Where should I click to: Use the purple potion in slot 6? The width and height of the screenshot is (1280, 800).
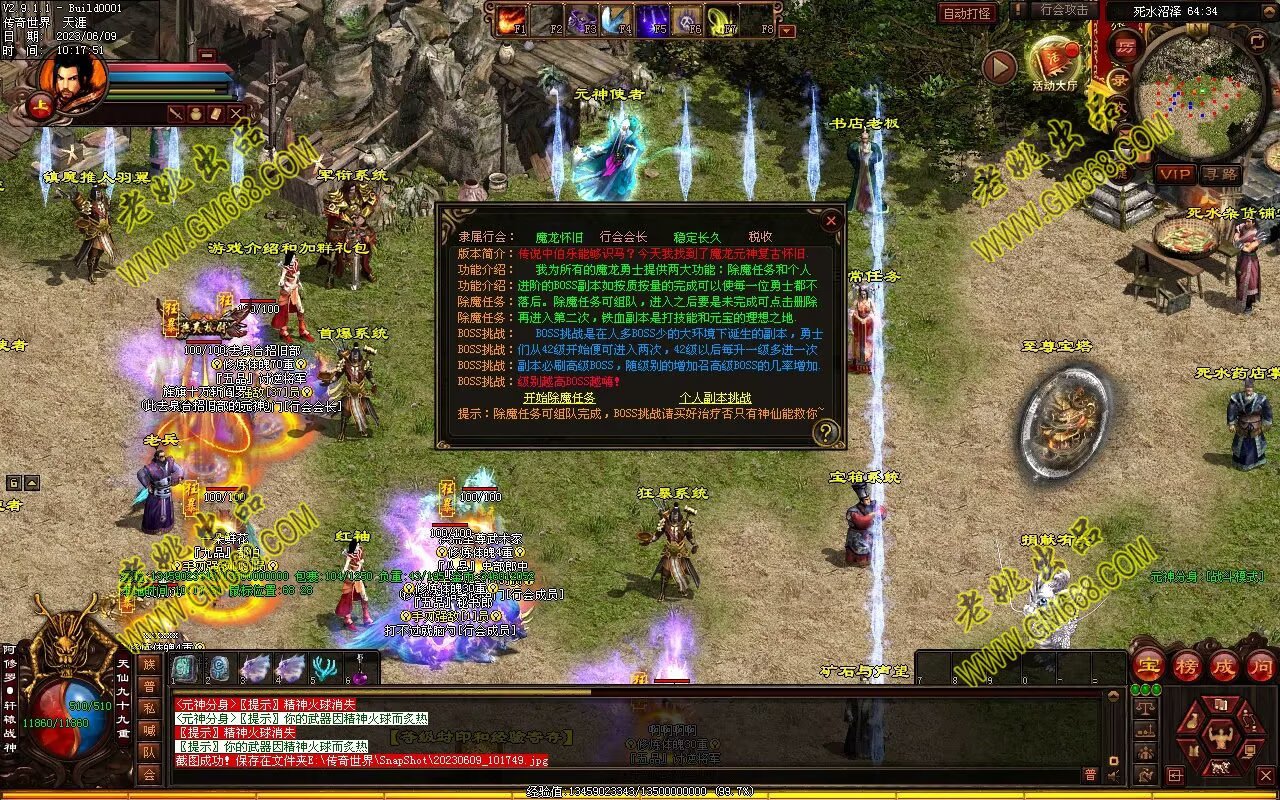click(358, 668)
